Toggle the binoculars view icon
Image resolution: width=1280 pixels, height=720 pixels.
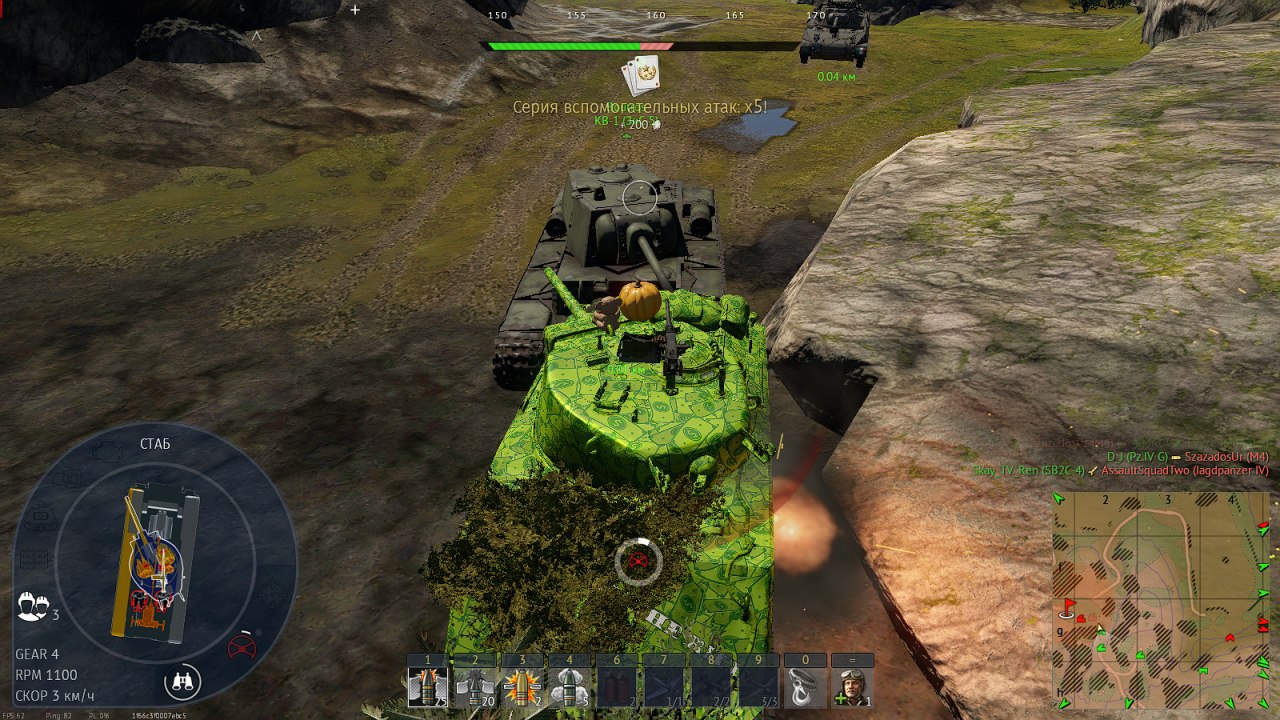[x=183, y=682]
